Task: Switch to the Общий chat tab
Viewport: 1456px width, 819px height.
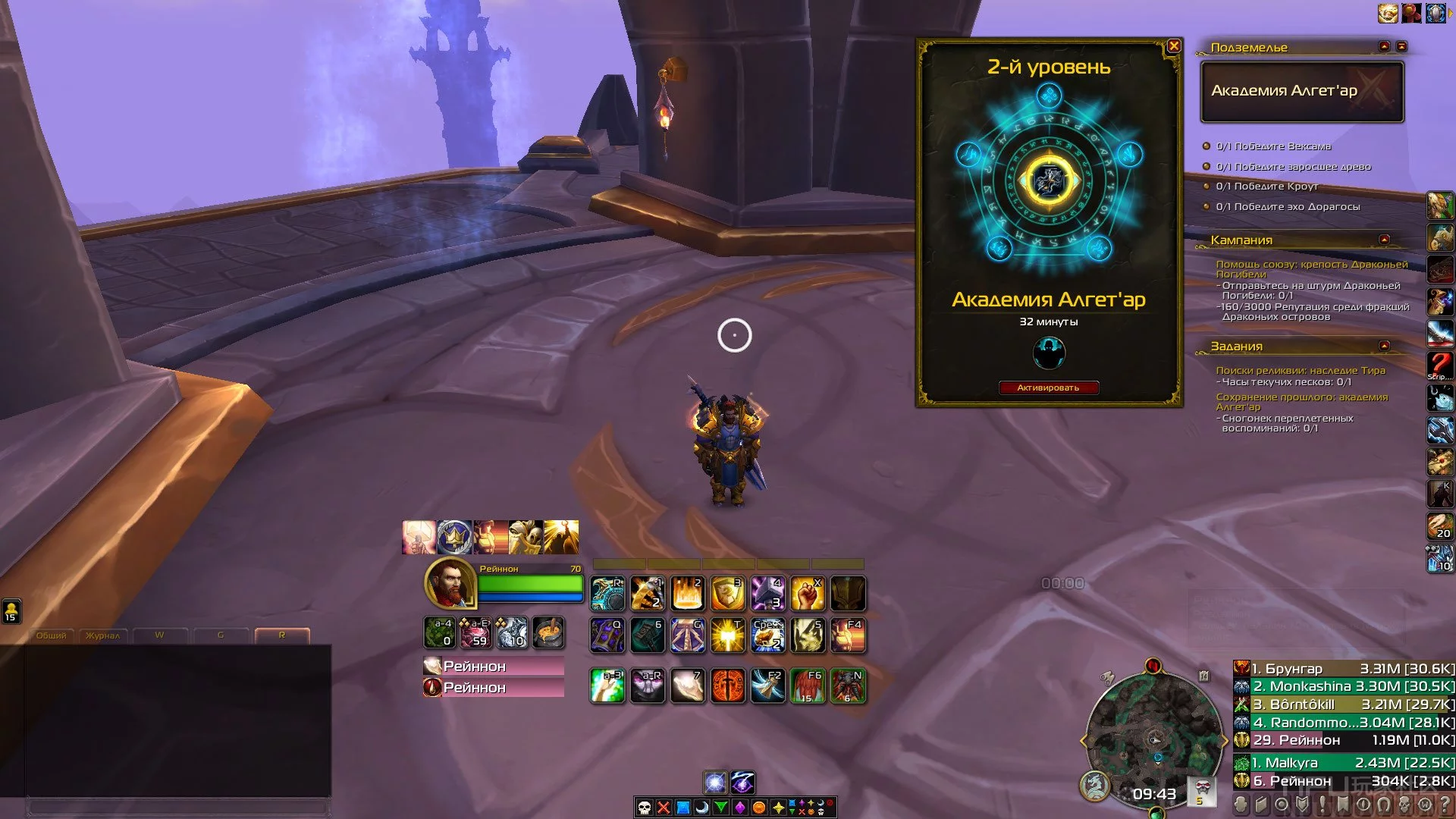Action: [x=52, y=635]
